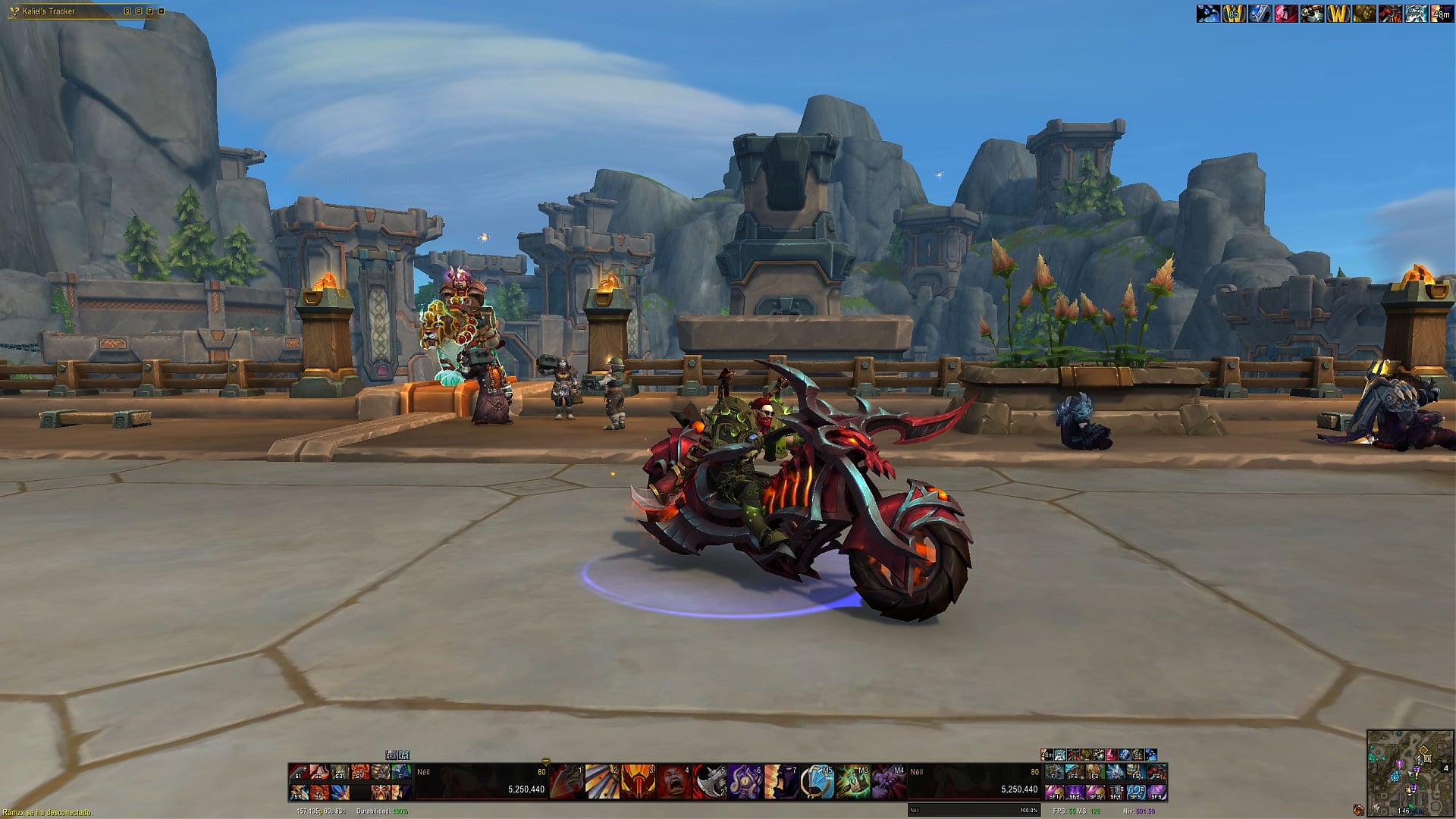Toggle the F filter on Kaliel's Tracker
Screen dimensions: 1456x819
click(x=150, y=11)
